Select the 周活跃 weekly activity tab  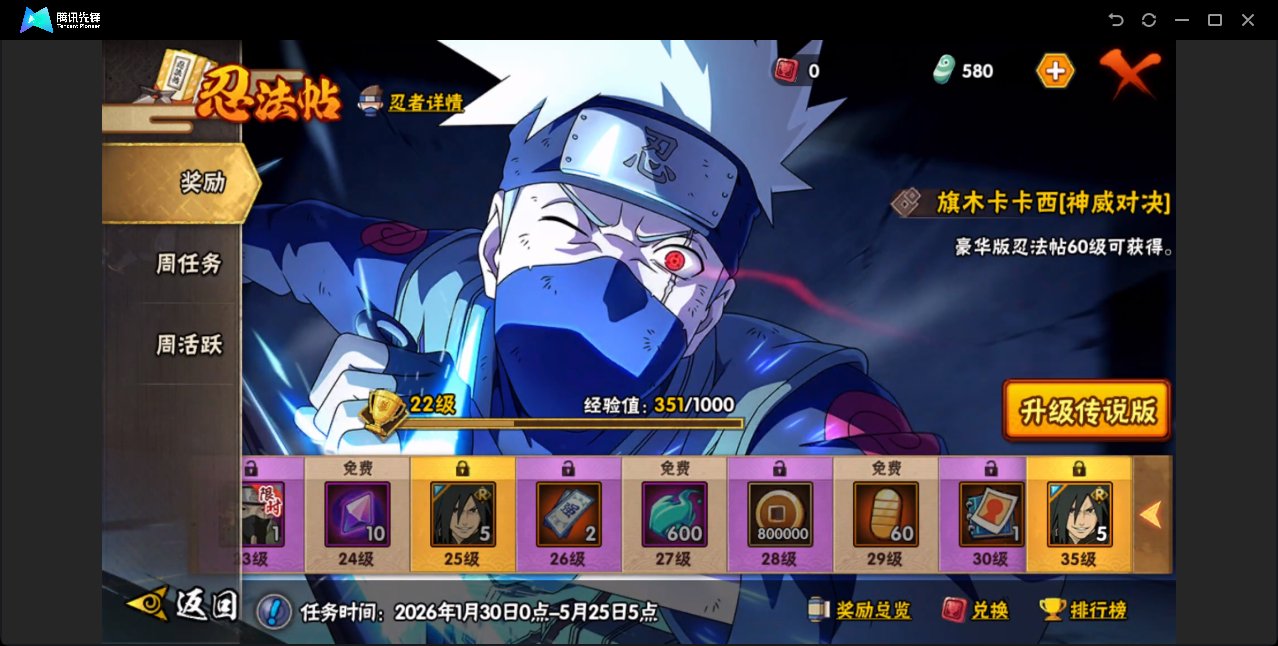pos(188,345)
